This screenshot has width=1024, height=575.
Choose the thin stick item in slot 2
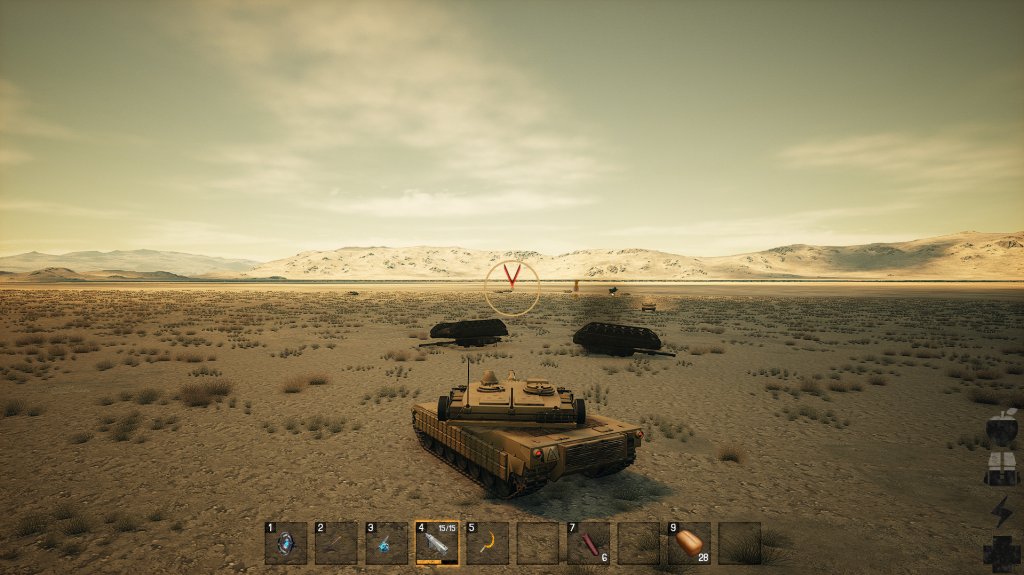tap(336, 543)
